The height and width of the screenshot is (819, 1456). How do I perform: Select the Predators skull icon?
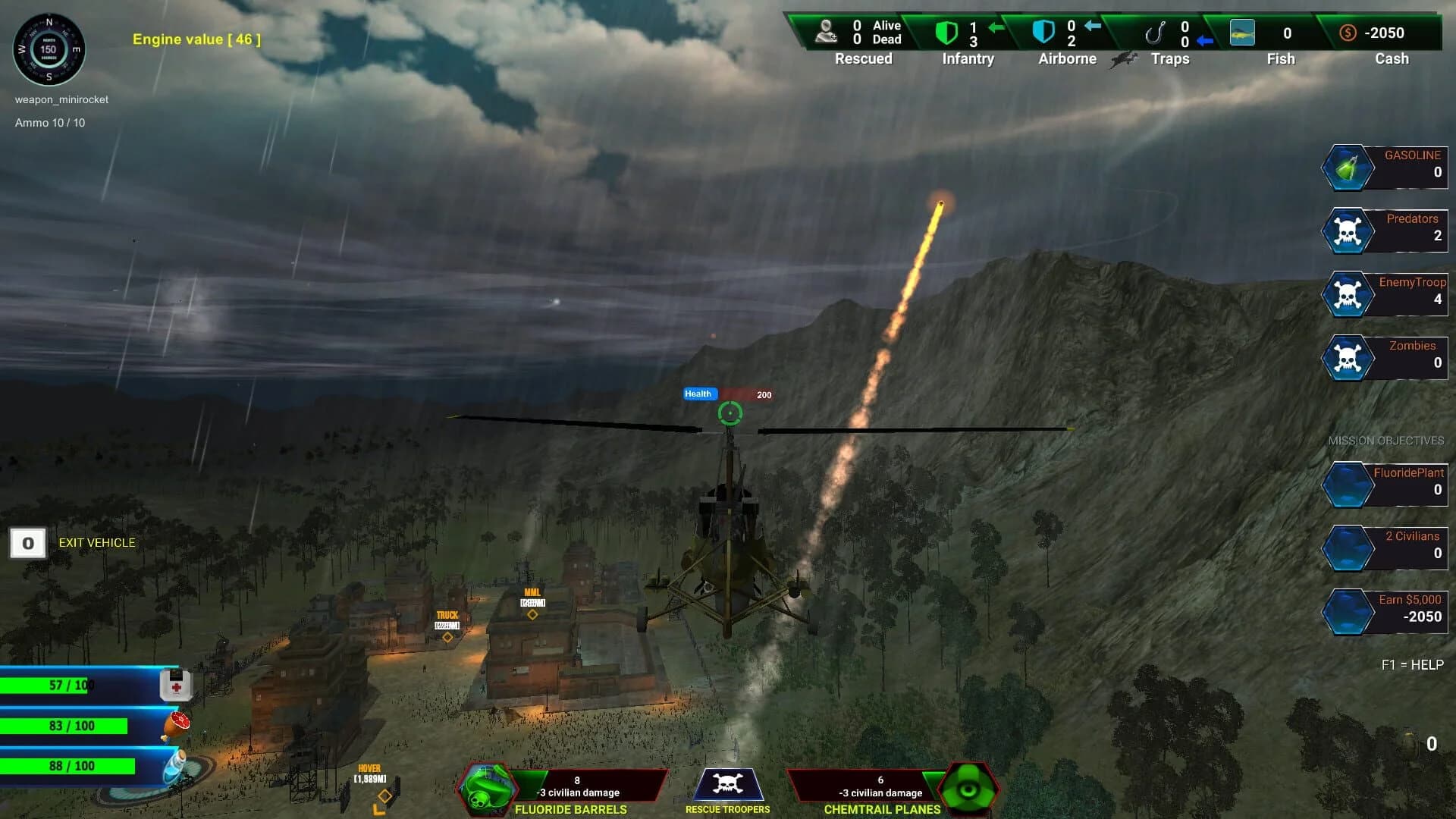tap(1349, 231)
